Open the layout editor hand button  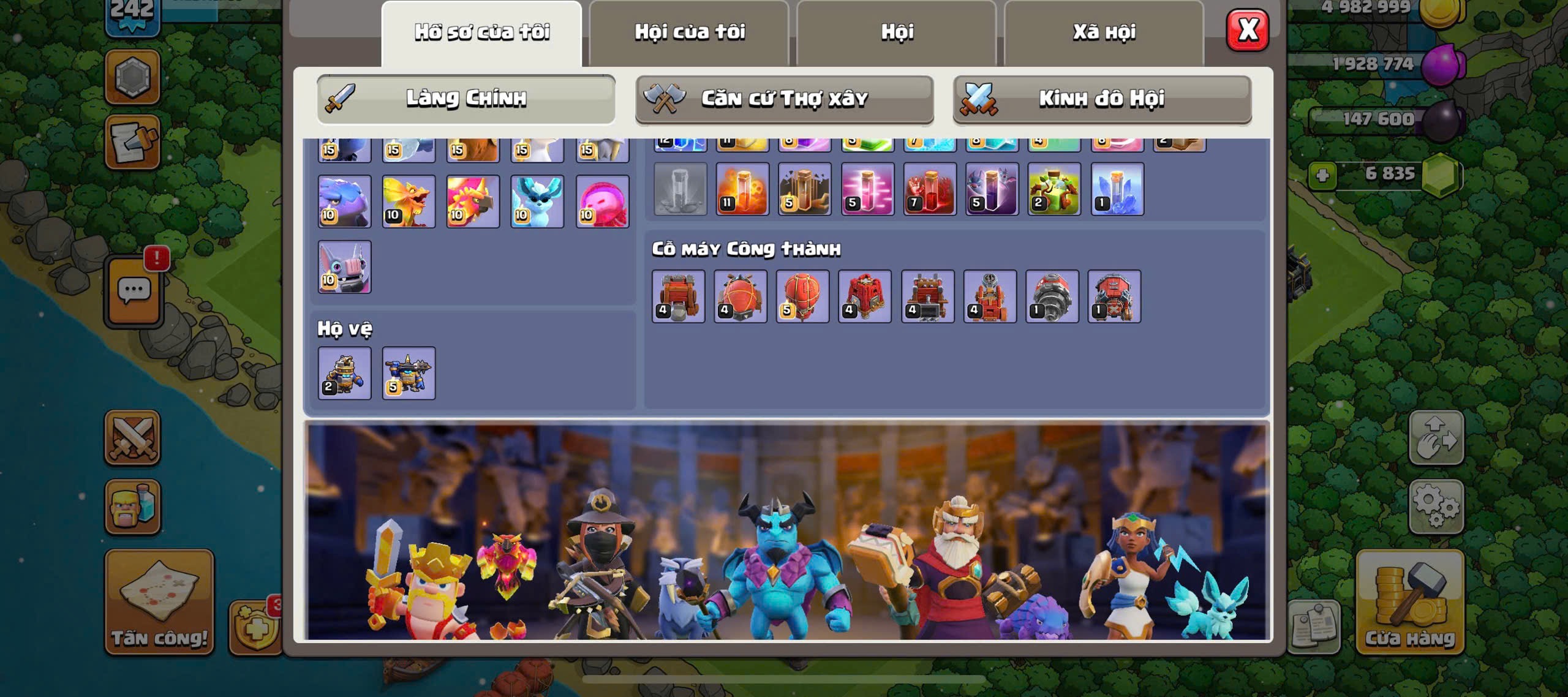pos(1436,438)
